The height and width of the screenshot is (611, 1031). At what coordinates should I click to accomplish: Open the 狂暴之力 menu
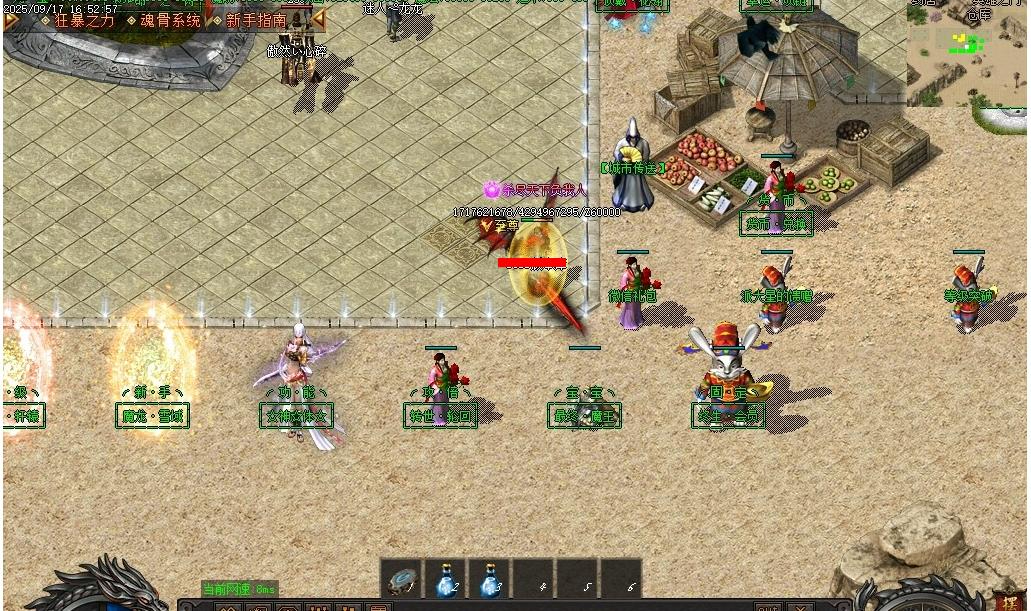coord(84,20)
